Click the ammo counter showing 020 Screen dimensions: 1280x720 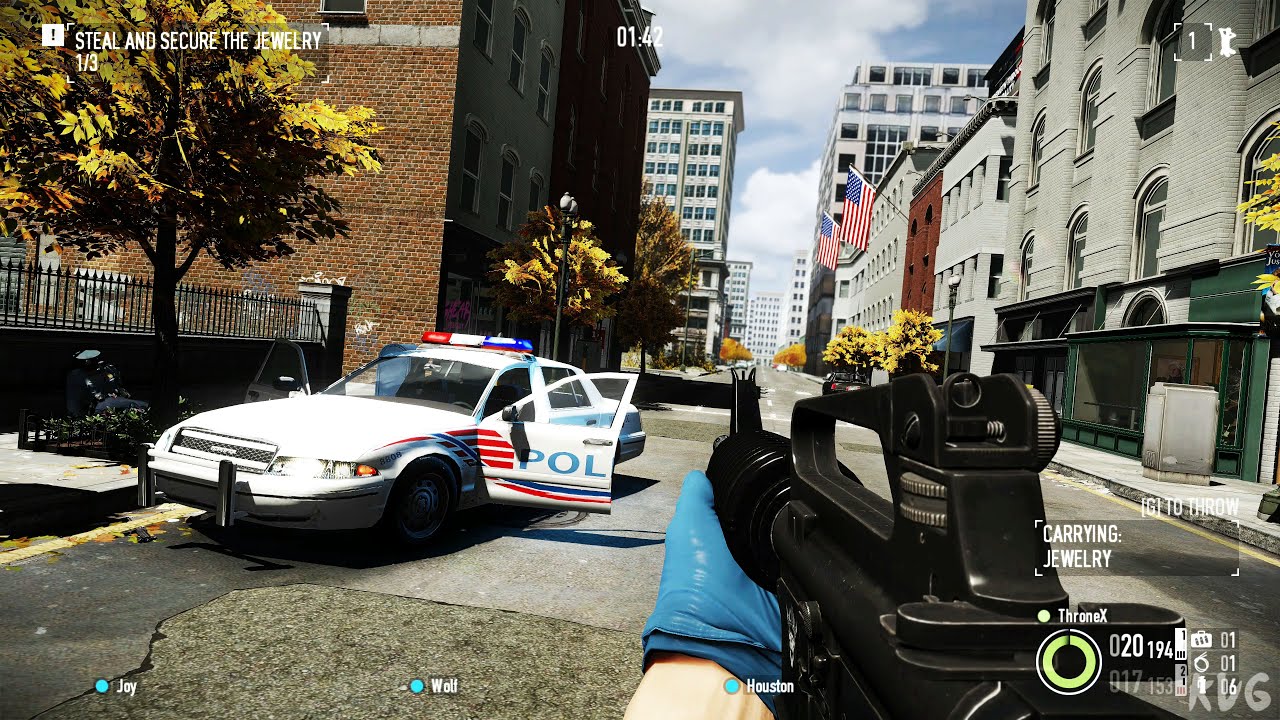click(x=1128, y=647)
